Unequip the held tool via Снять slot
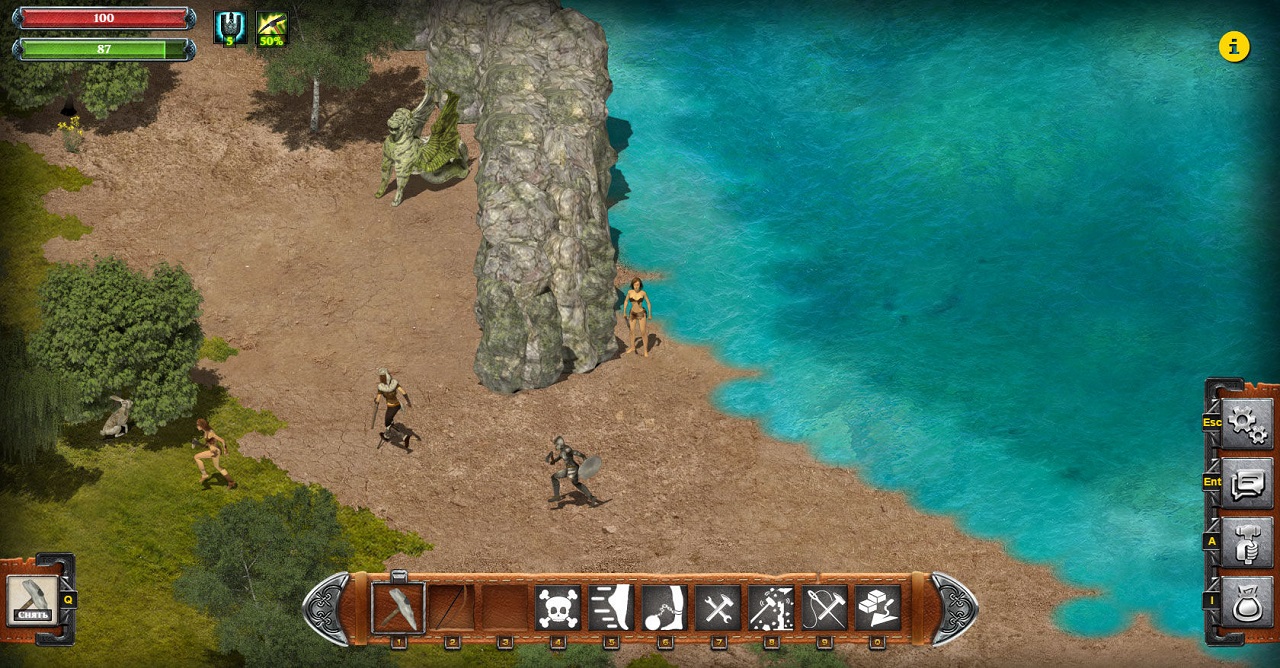 pos(32,600)
